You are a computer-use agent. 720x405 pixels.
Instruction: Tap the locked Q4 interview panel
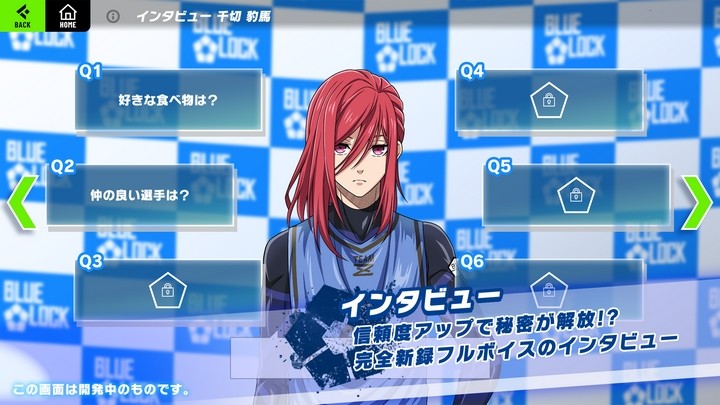pos(548,100)
